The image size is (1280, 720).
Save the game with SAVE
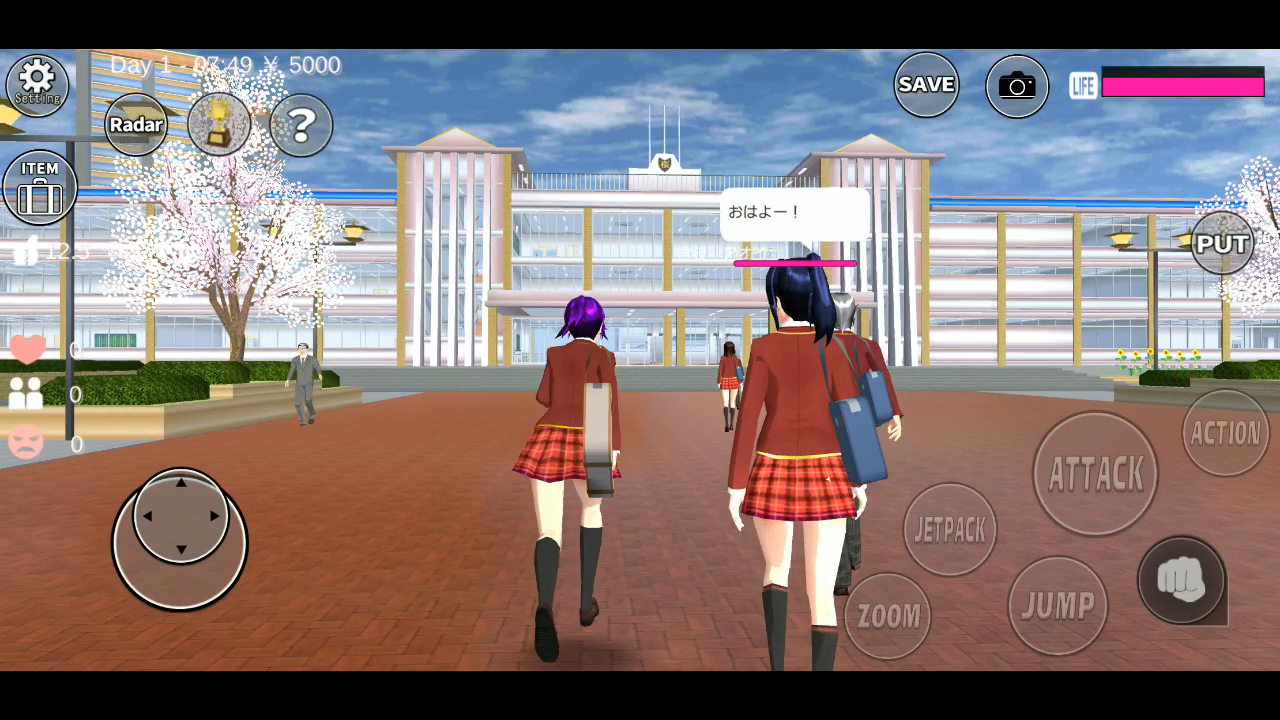925,85
